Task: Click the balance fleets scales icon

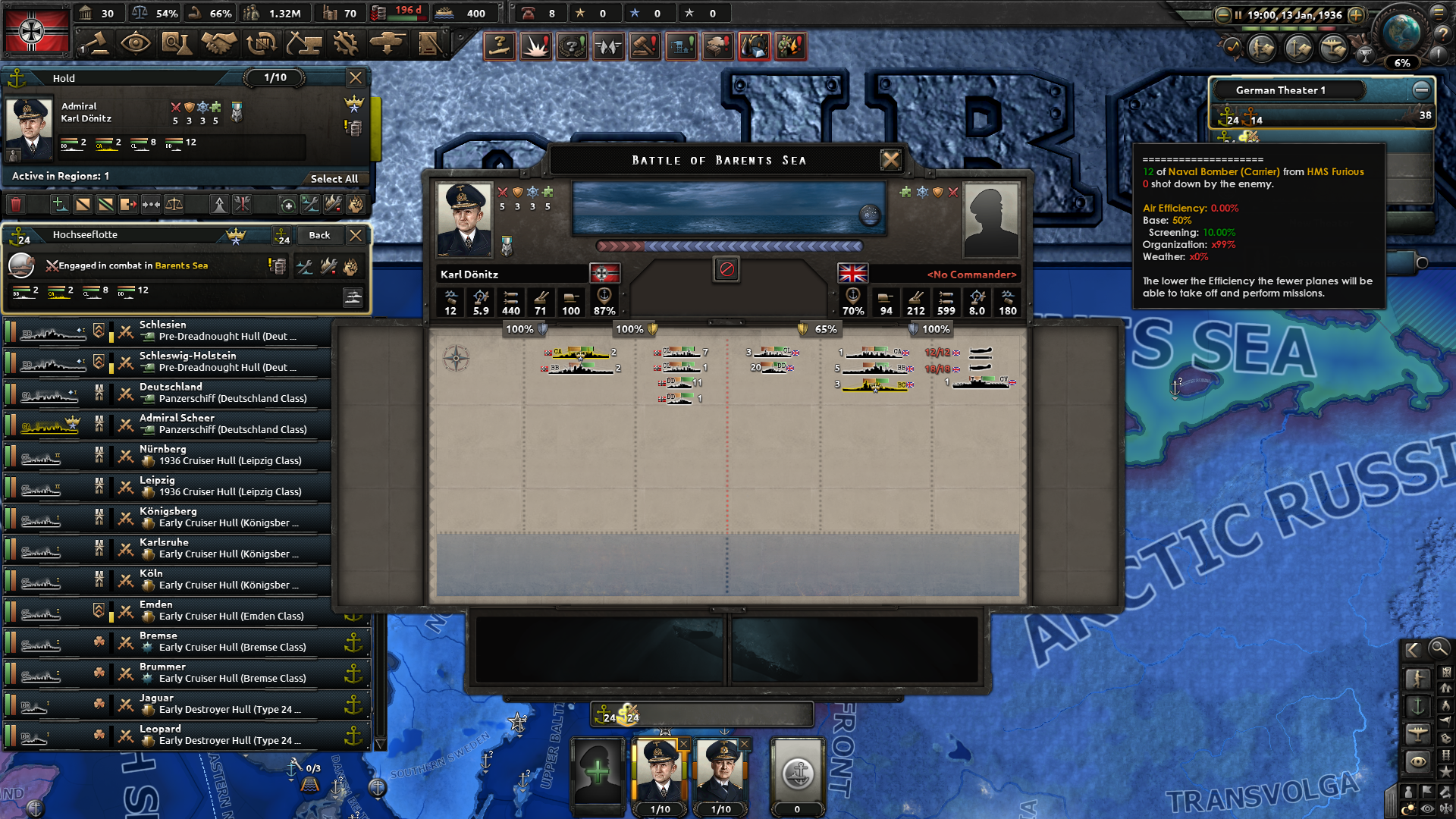Action: [174, 205]
